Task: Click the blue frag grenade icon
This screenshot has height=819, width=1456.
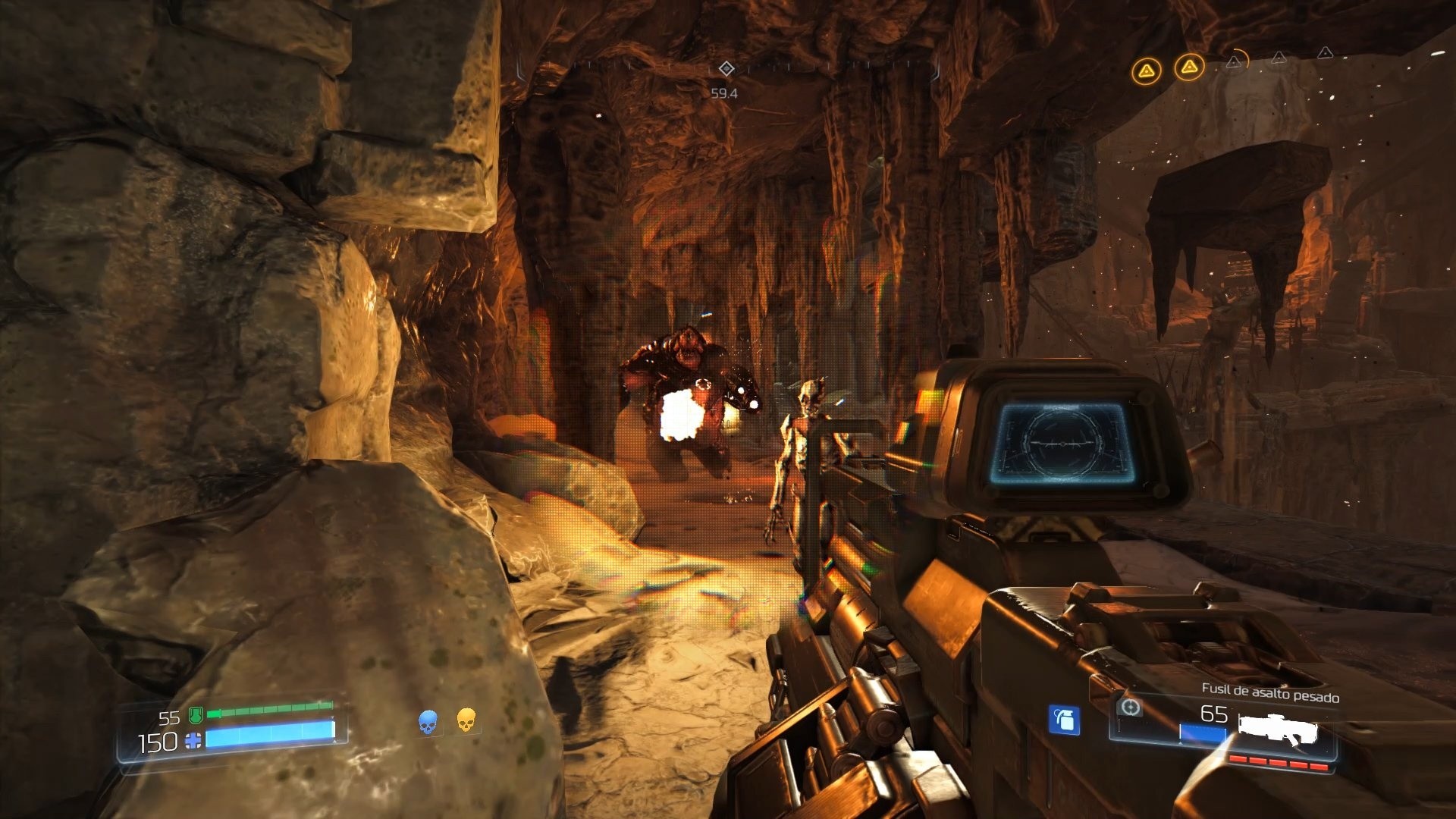Action: tap(1065, 720)
